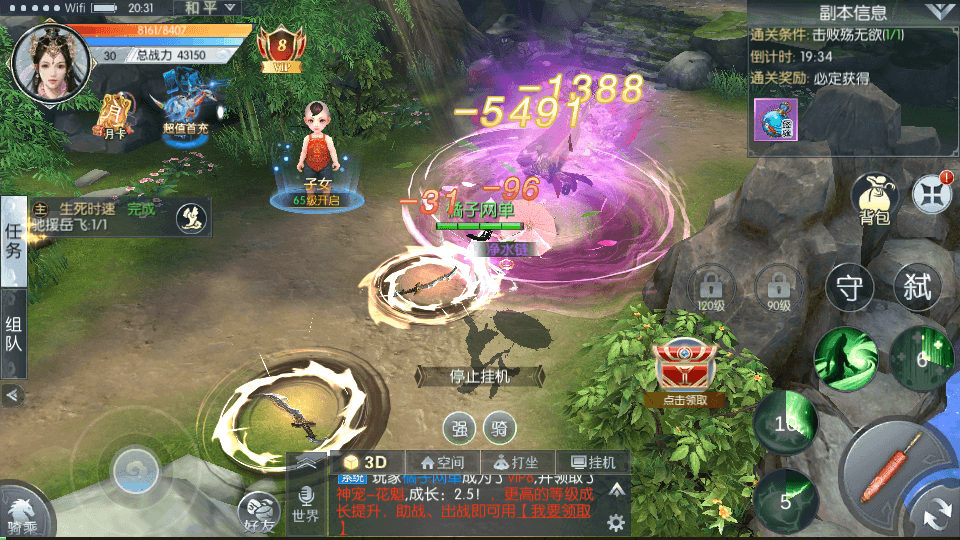Open the 月卡 monthly card icon
Viewport: 960px width, 540px height.
click(116, 117)
